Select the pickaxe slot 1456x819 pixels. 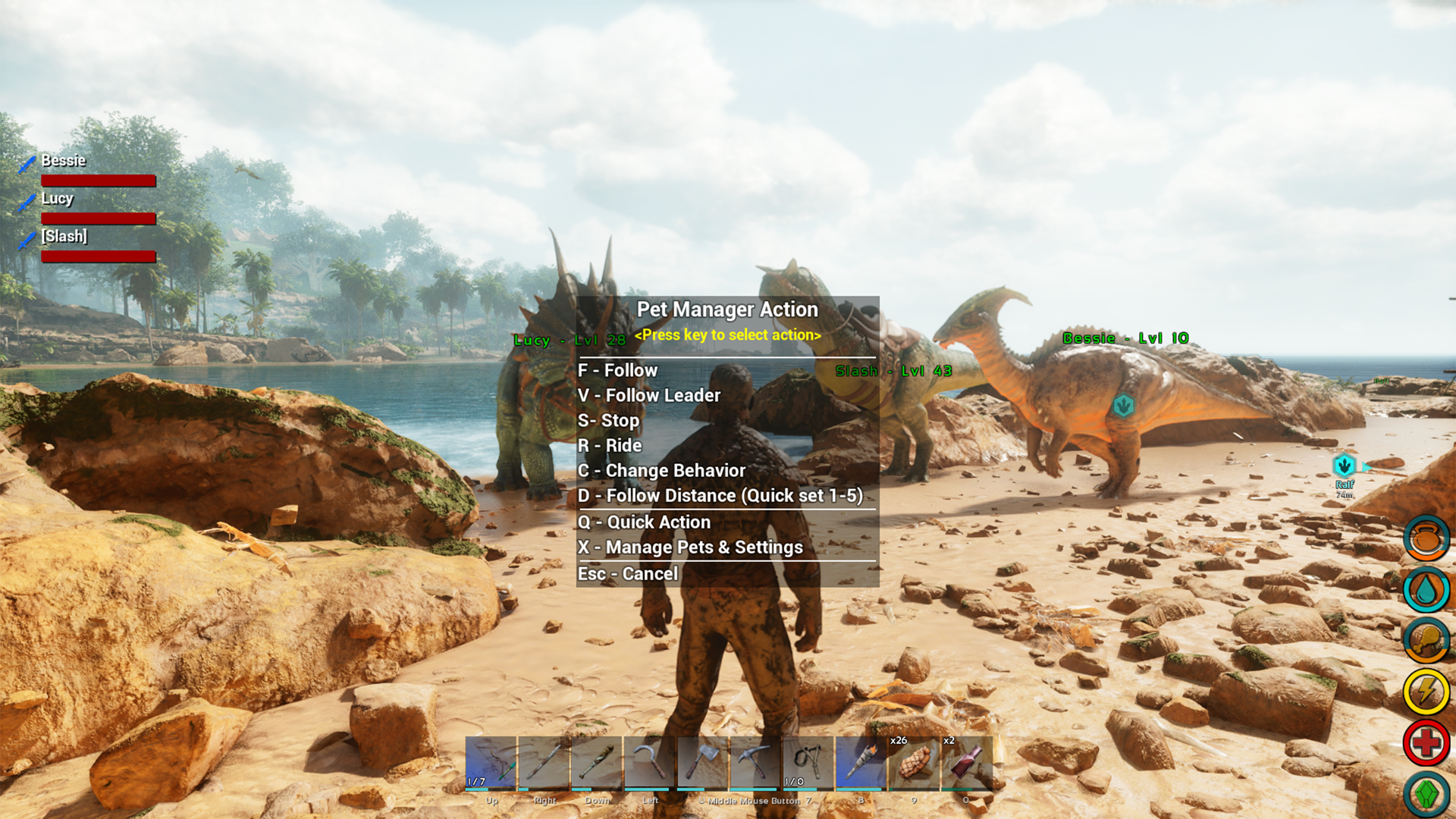point(755,762)
